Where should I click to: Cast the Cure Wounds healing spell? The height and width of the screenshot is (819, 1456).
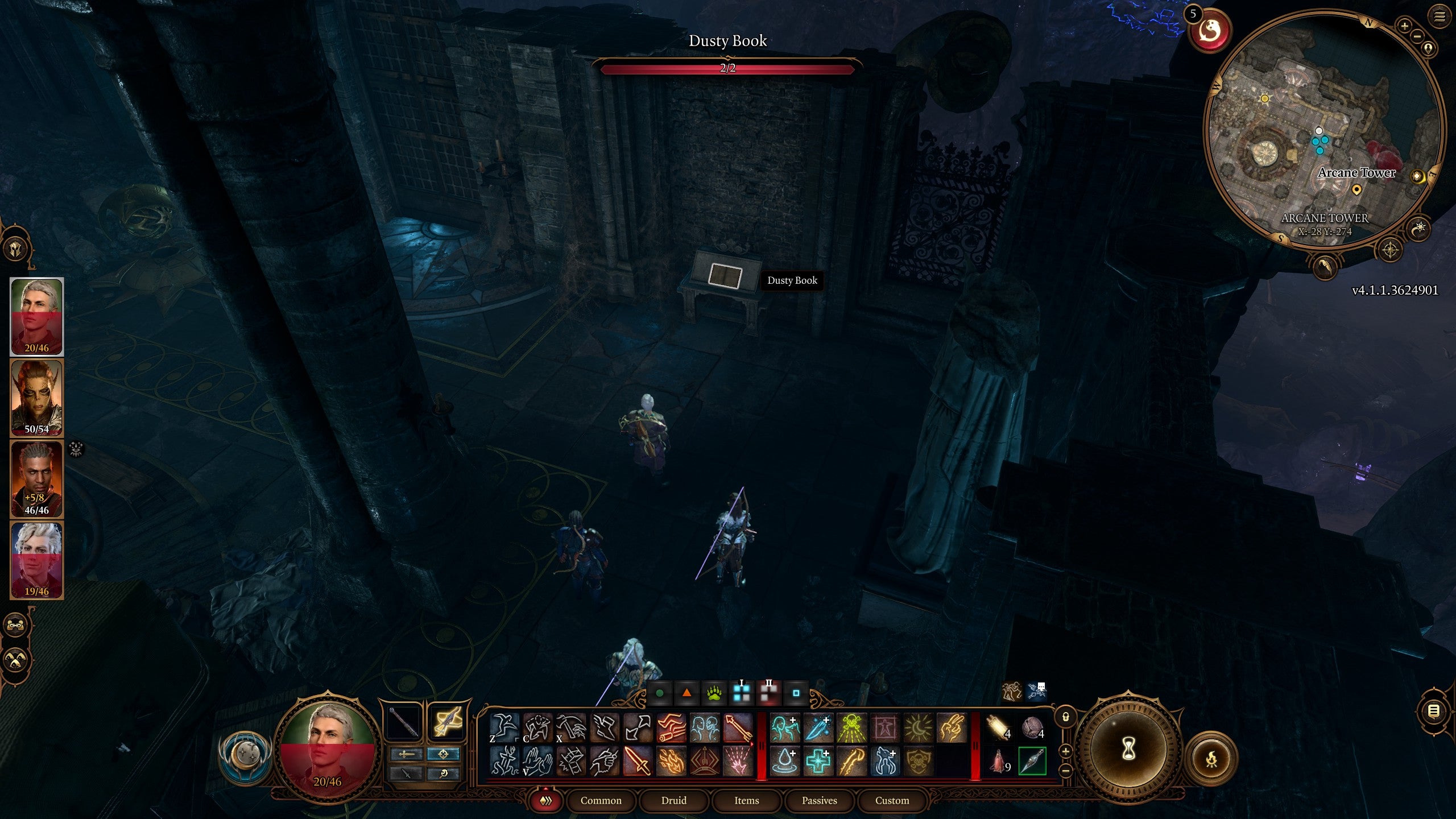[818, 760]
